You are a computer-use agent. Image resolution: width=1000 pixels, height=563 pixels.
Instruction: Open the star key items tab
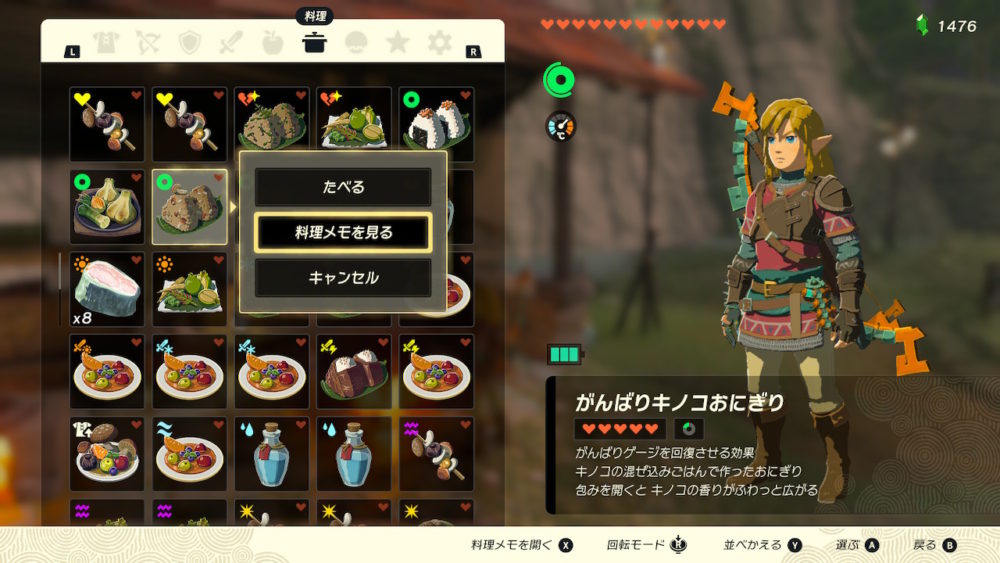tap(398, 42)
